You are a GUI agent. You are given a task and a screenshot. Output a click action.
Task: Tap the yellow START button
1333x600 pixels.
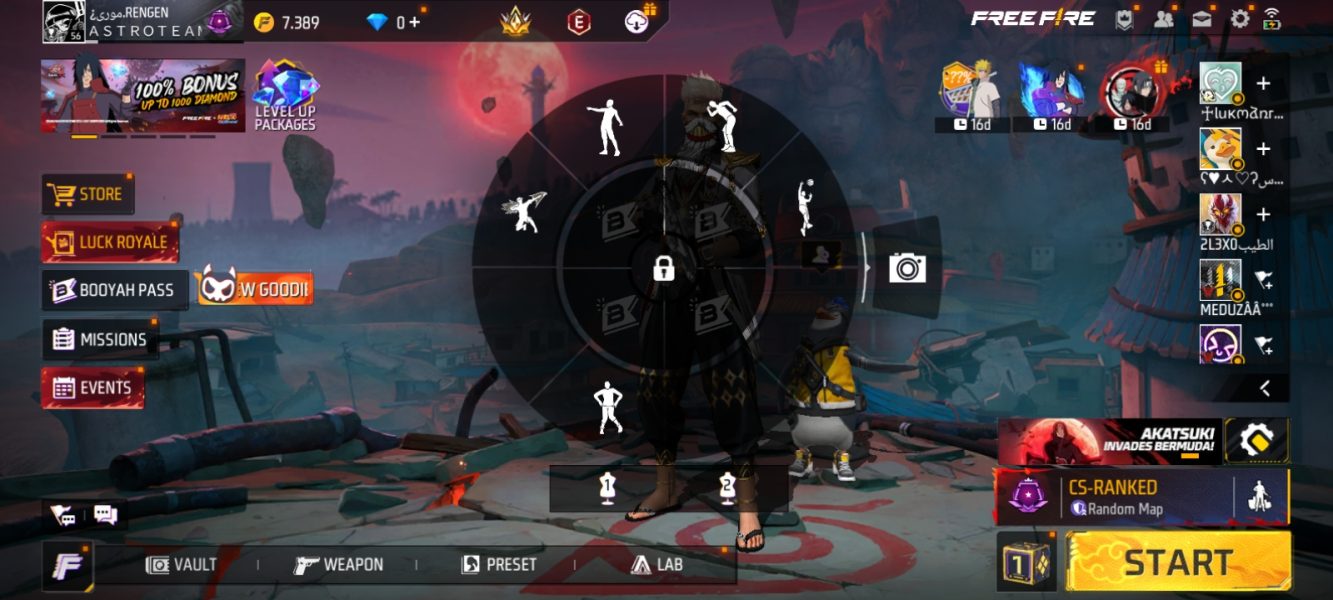(1178, 562)
